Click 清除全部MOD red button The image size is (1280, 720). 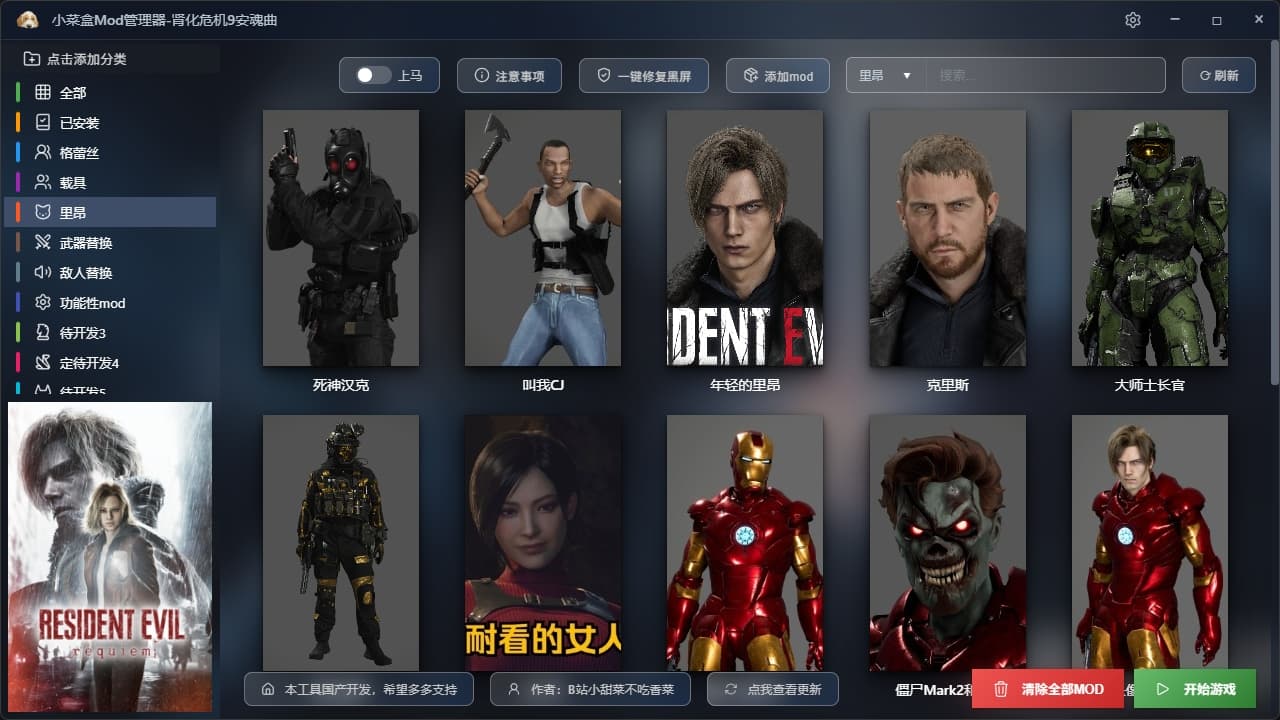1048,689
